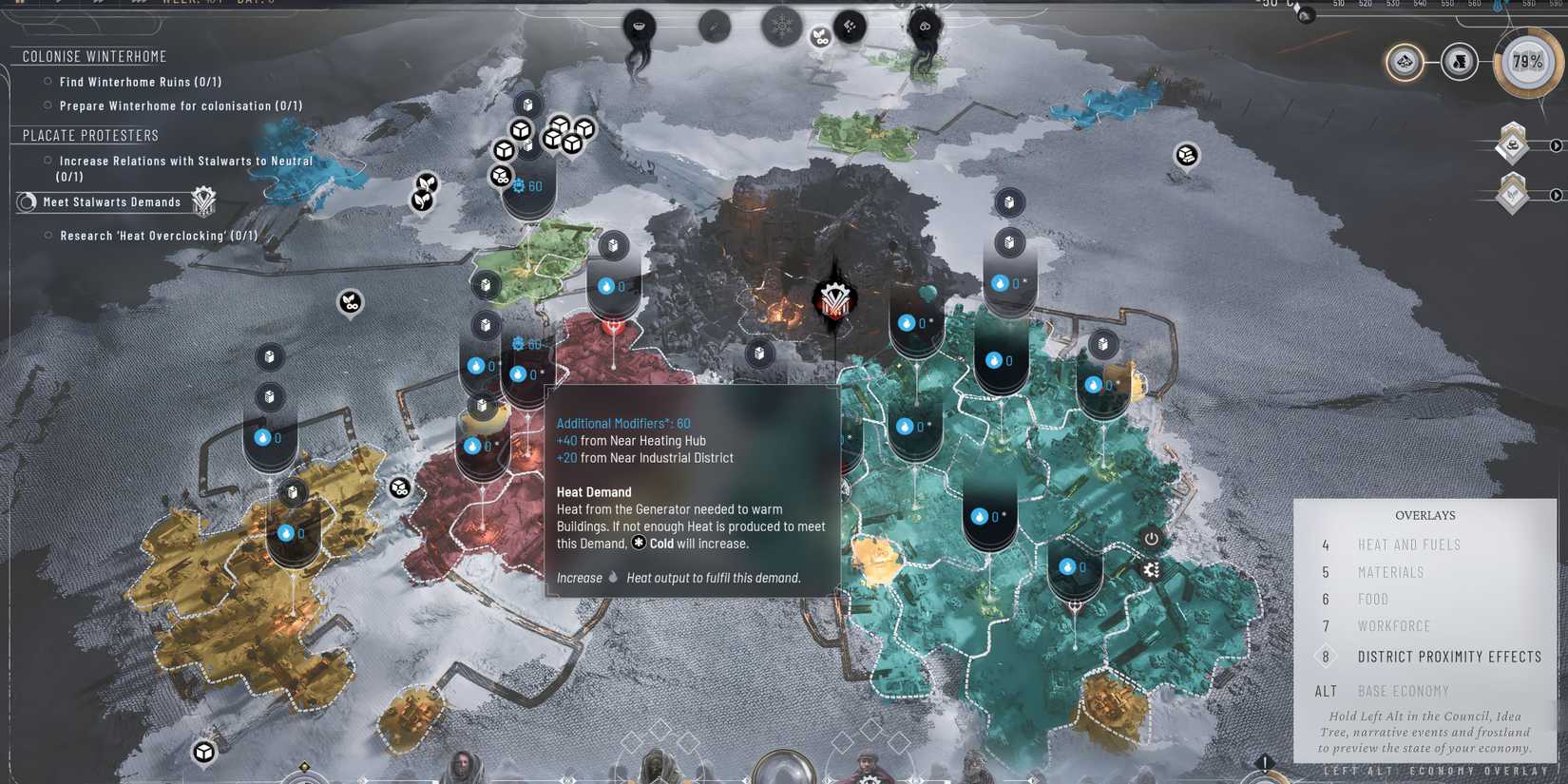1568x784 pixels.
Task: Expand the right-side panel arrow chevron
Action: coord(1556,145)
